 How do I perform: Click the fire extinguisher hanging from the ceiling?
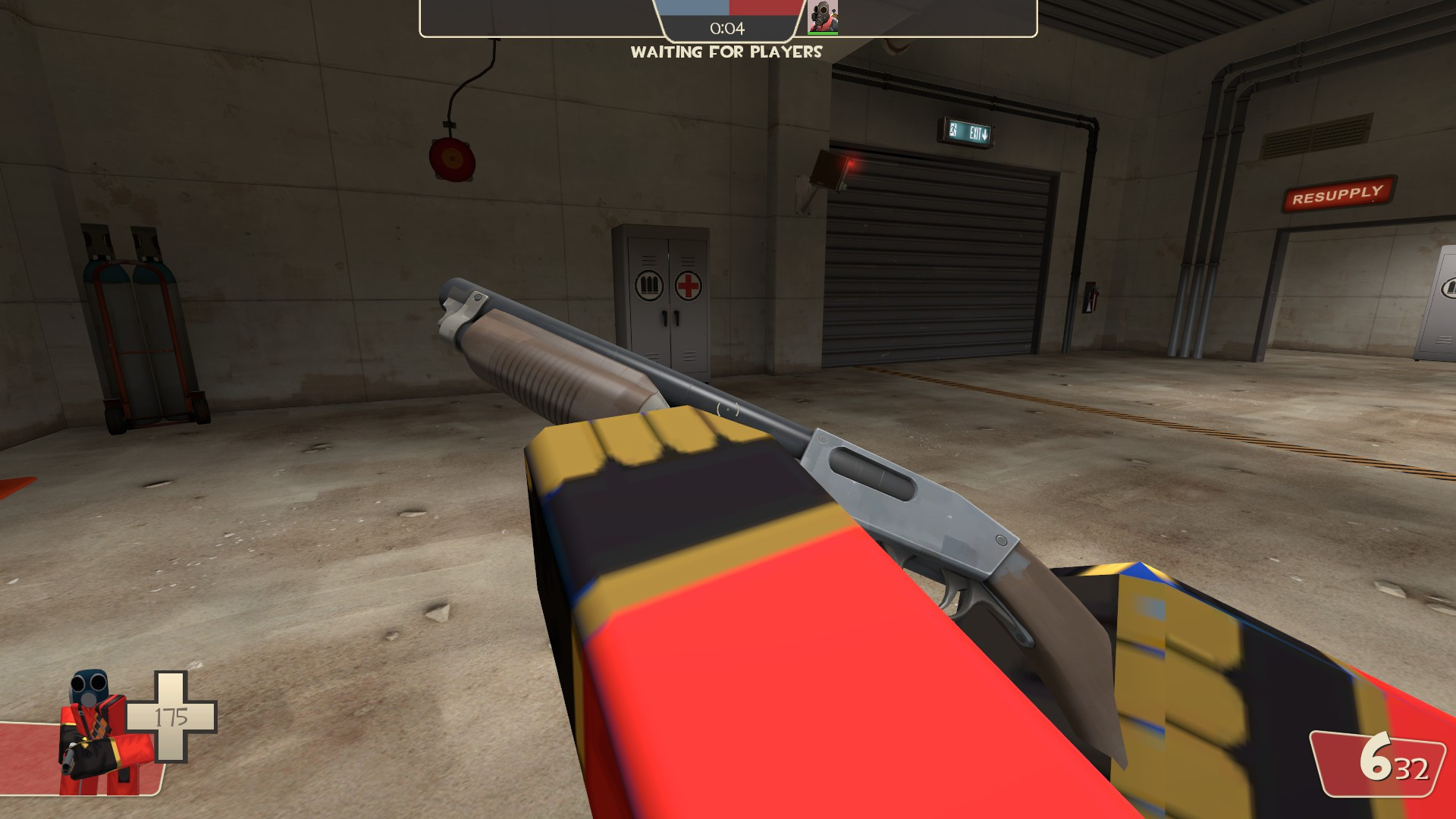tap(451, 162)
